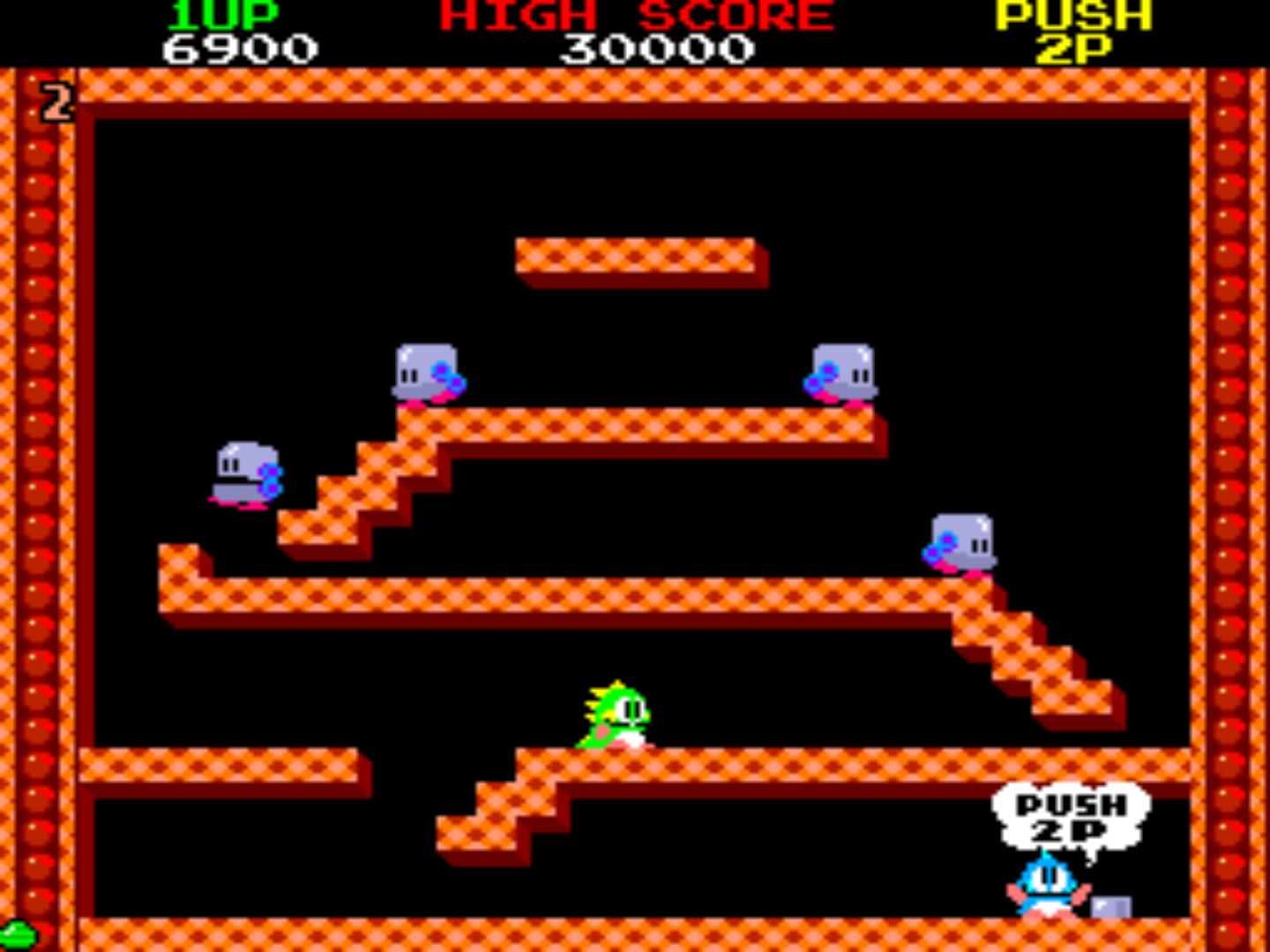The height and width of the screenshot is (952, 1270).
Task: Click the Monsta enemy on the left staircase
Action: click(x=245, y=472)
